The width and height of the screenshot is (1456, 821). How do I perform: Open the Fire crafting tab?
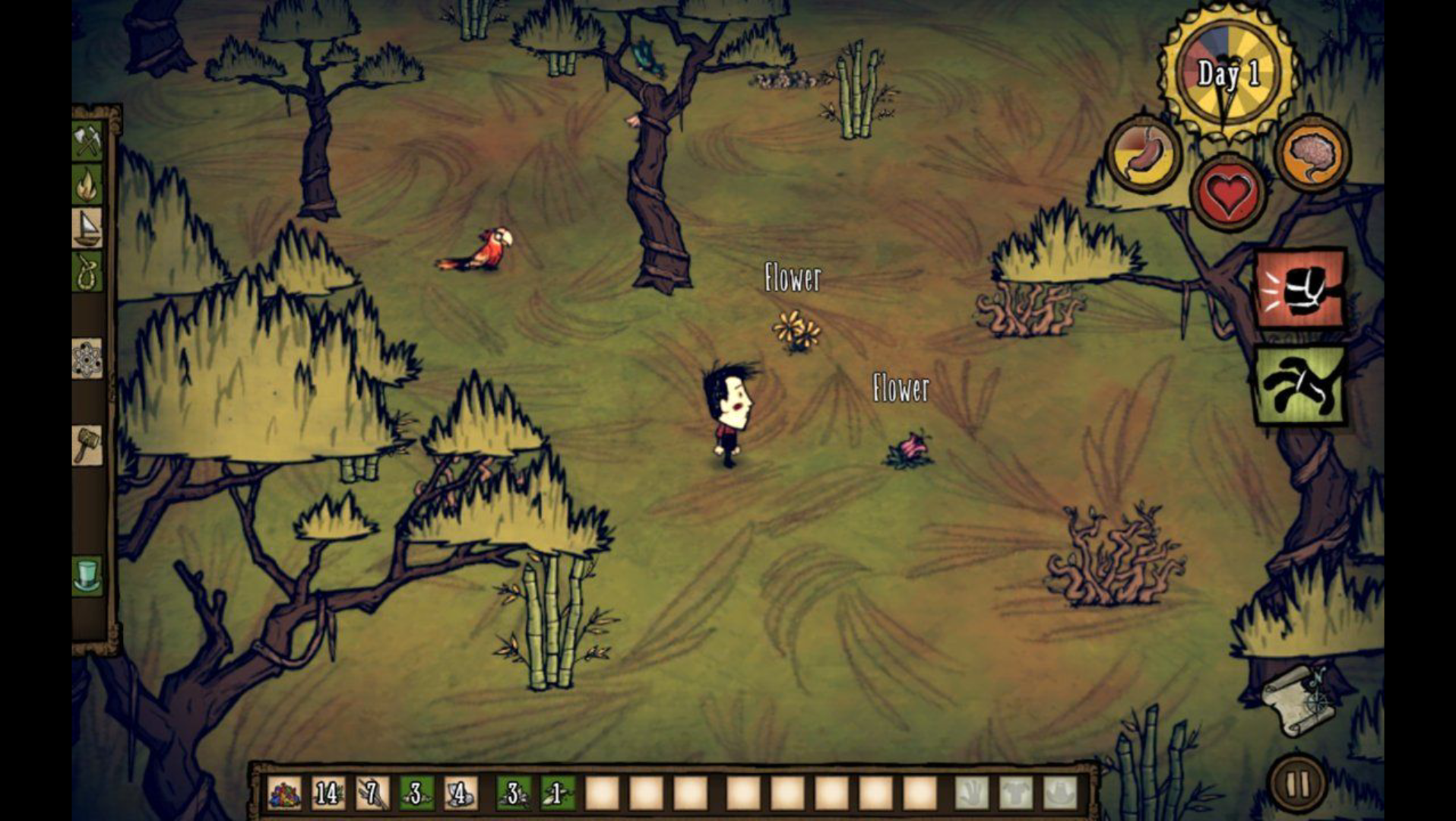(87, 185)
